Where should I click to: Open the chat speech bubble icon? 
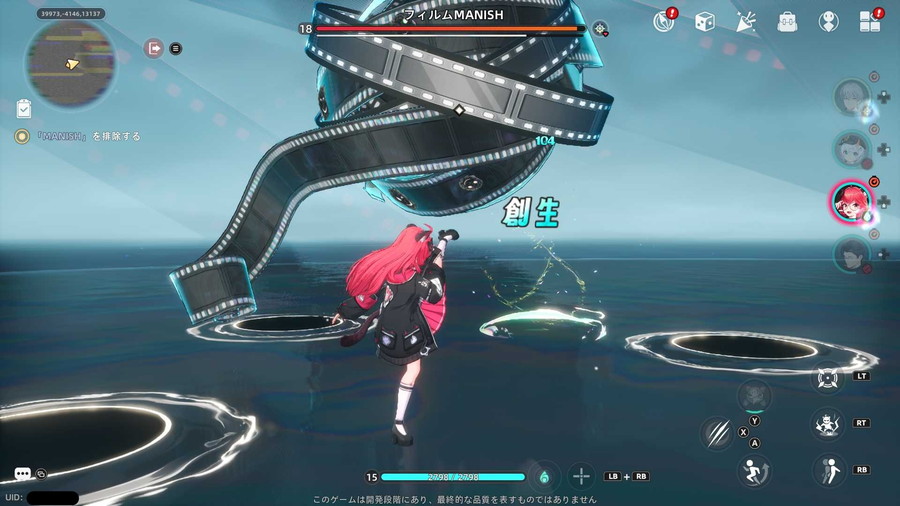point(22,474)
